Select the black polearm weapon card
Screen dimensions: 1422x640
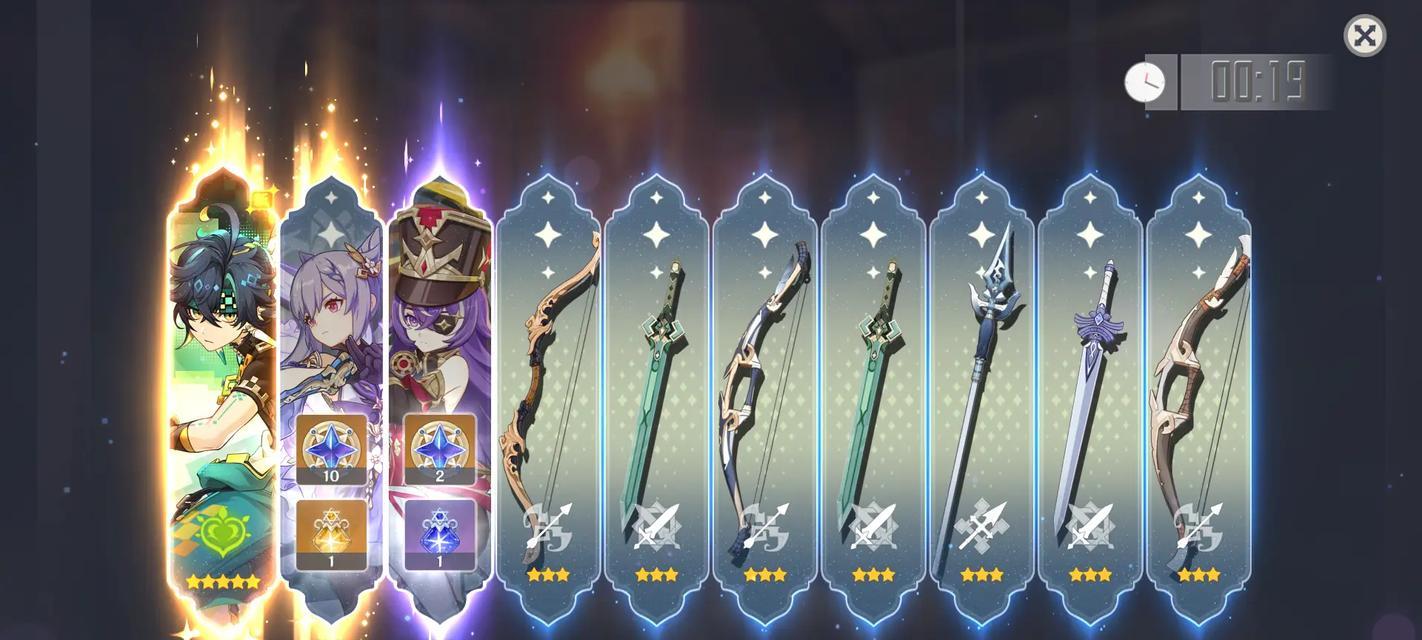(981, 400)
